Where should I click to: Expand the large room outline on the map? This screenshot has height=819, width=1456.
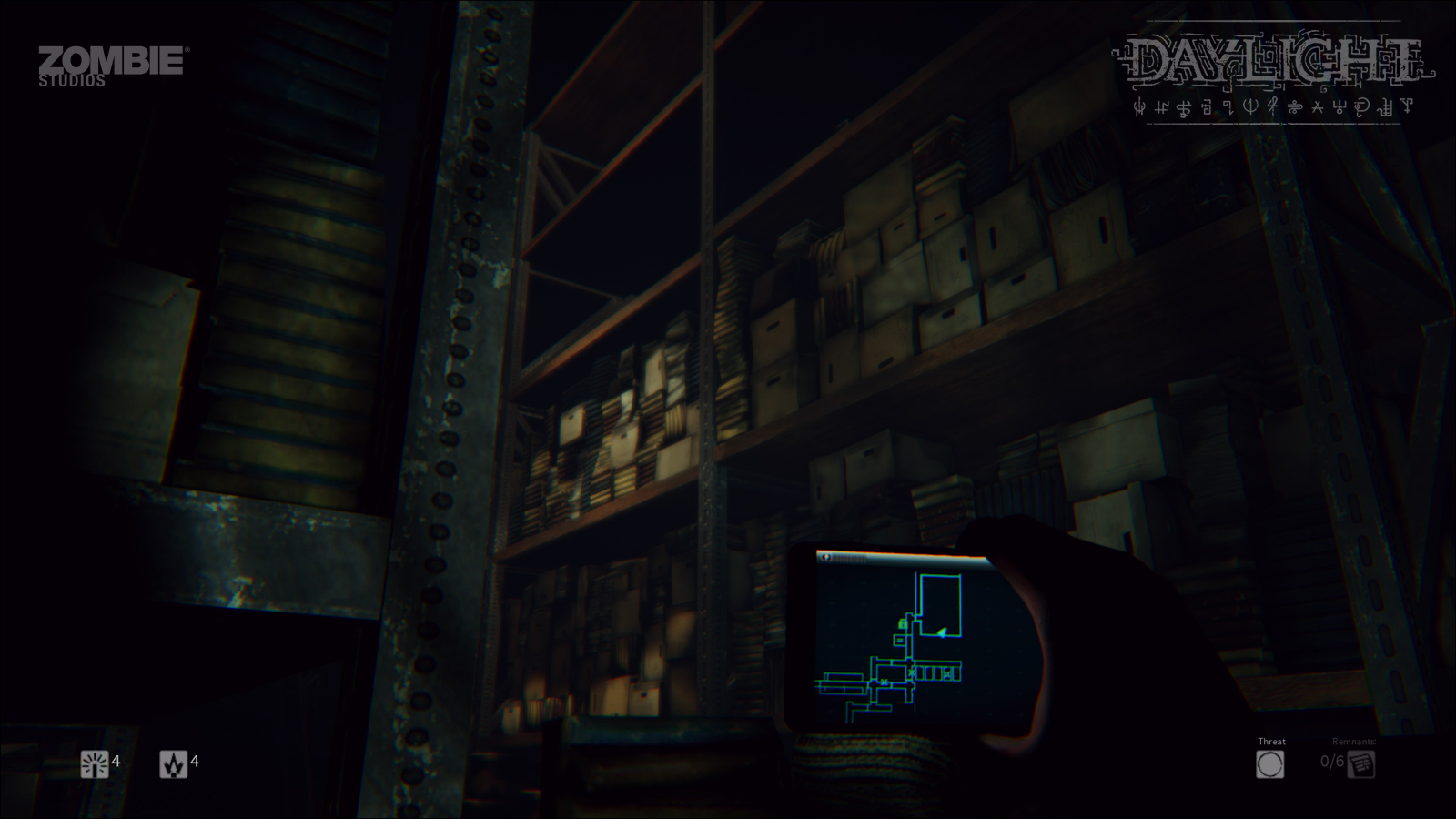(941, 603)
